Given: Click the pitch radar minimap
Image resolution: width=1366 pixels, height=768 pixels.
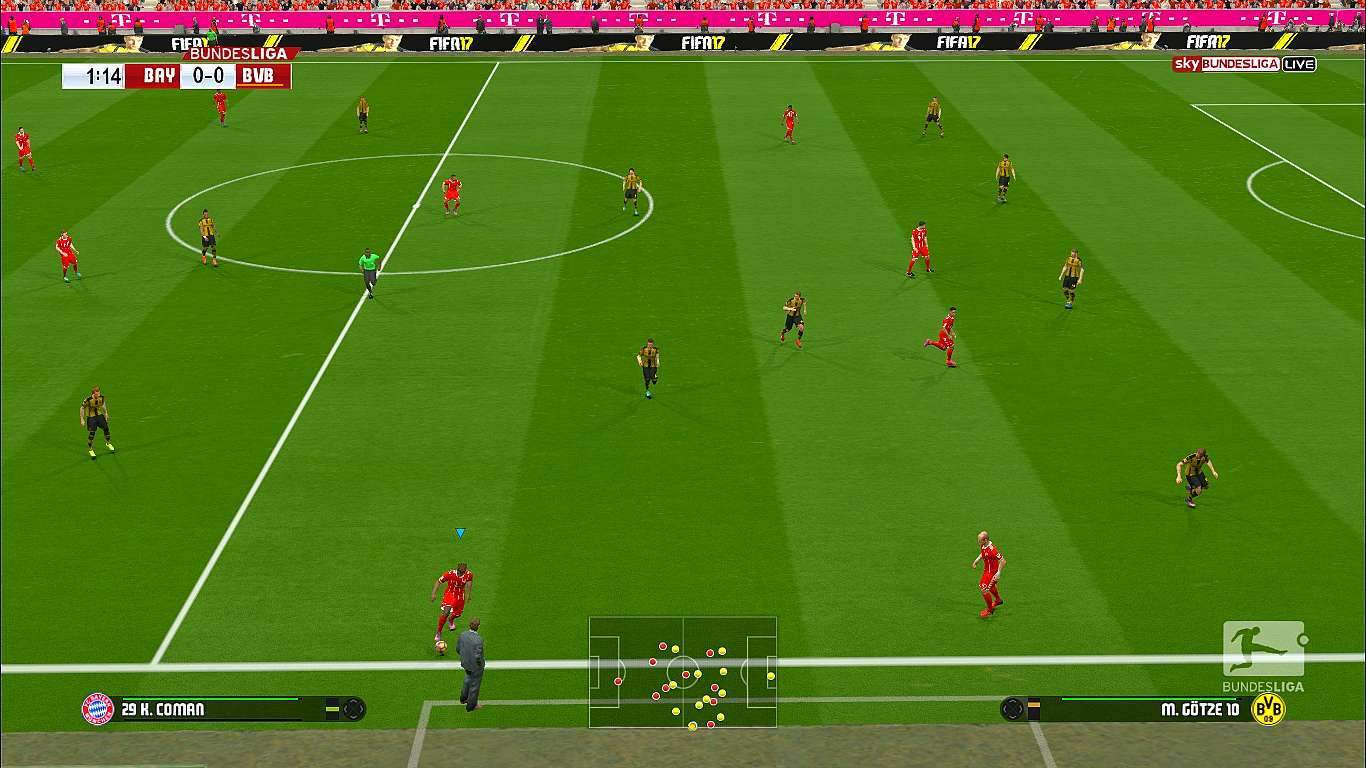Looking at the screenshot, I should (x=682, y=671).
